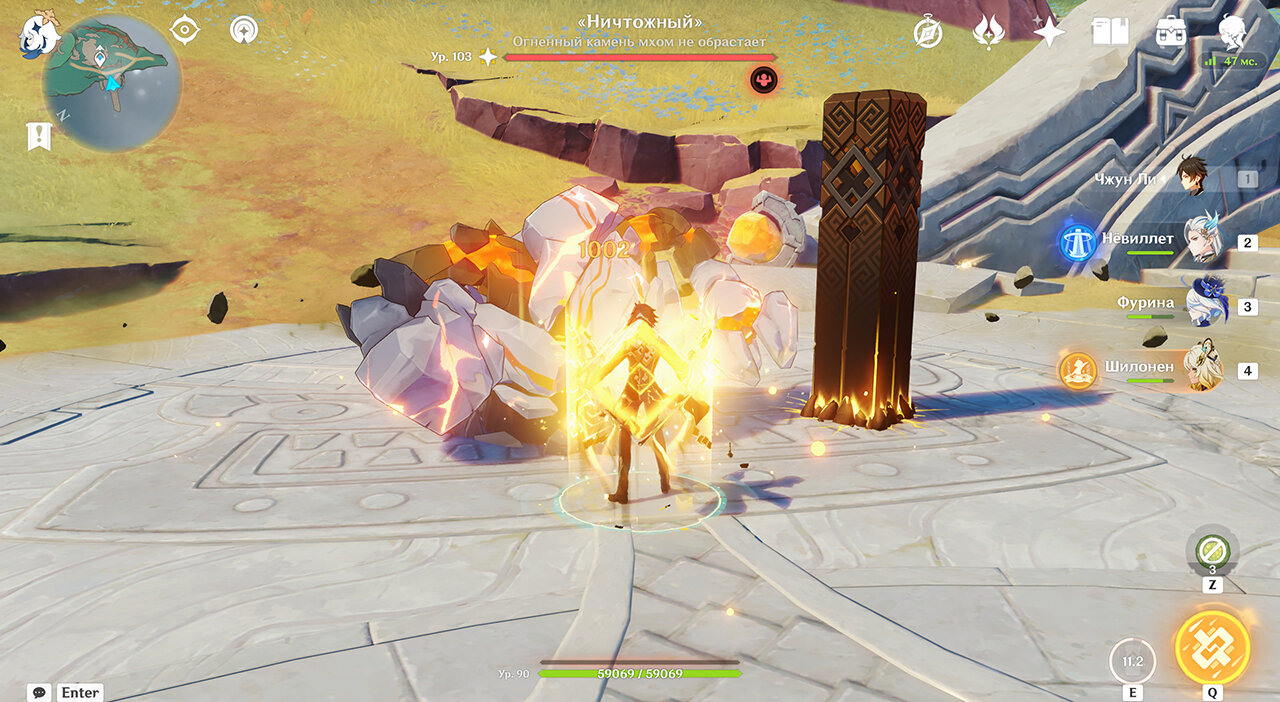Open the adventurer handbook book icon
The image size is (1280, 702).
[x=1110, y=32]
